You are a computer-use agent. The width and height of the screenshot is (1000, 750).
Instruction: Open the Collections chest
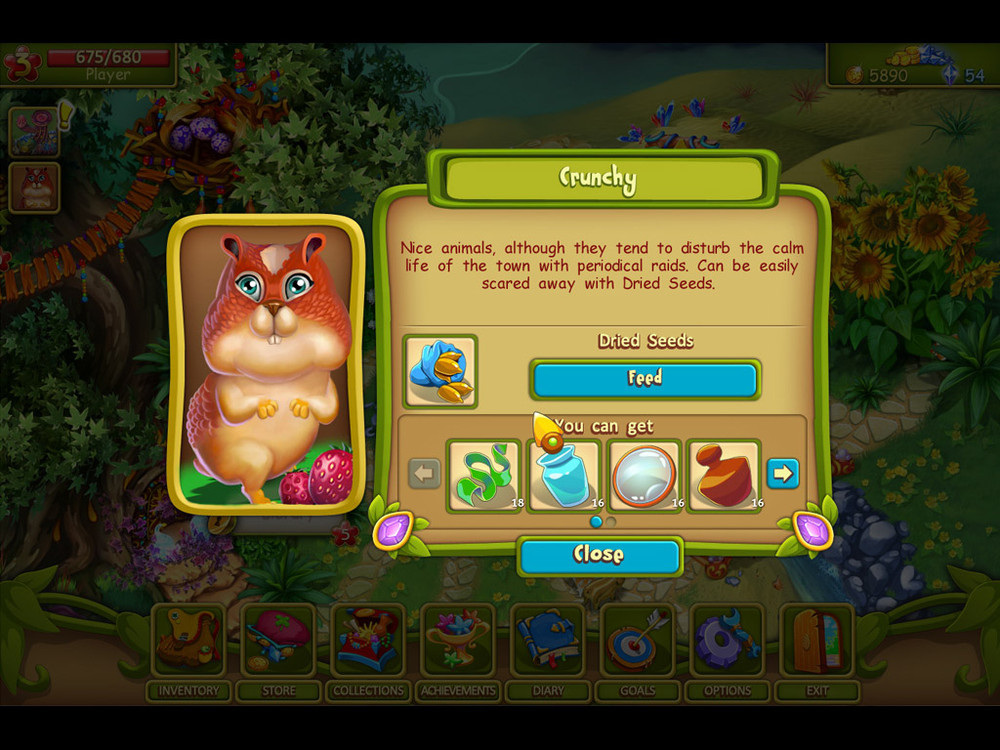click(x=368, y=640)
